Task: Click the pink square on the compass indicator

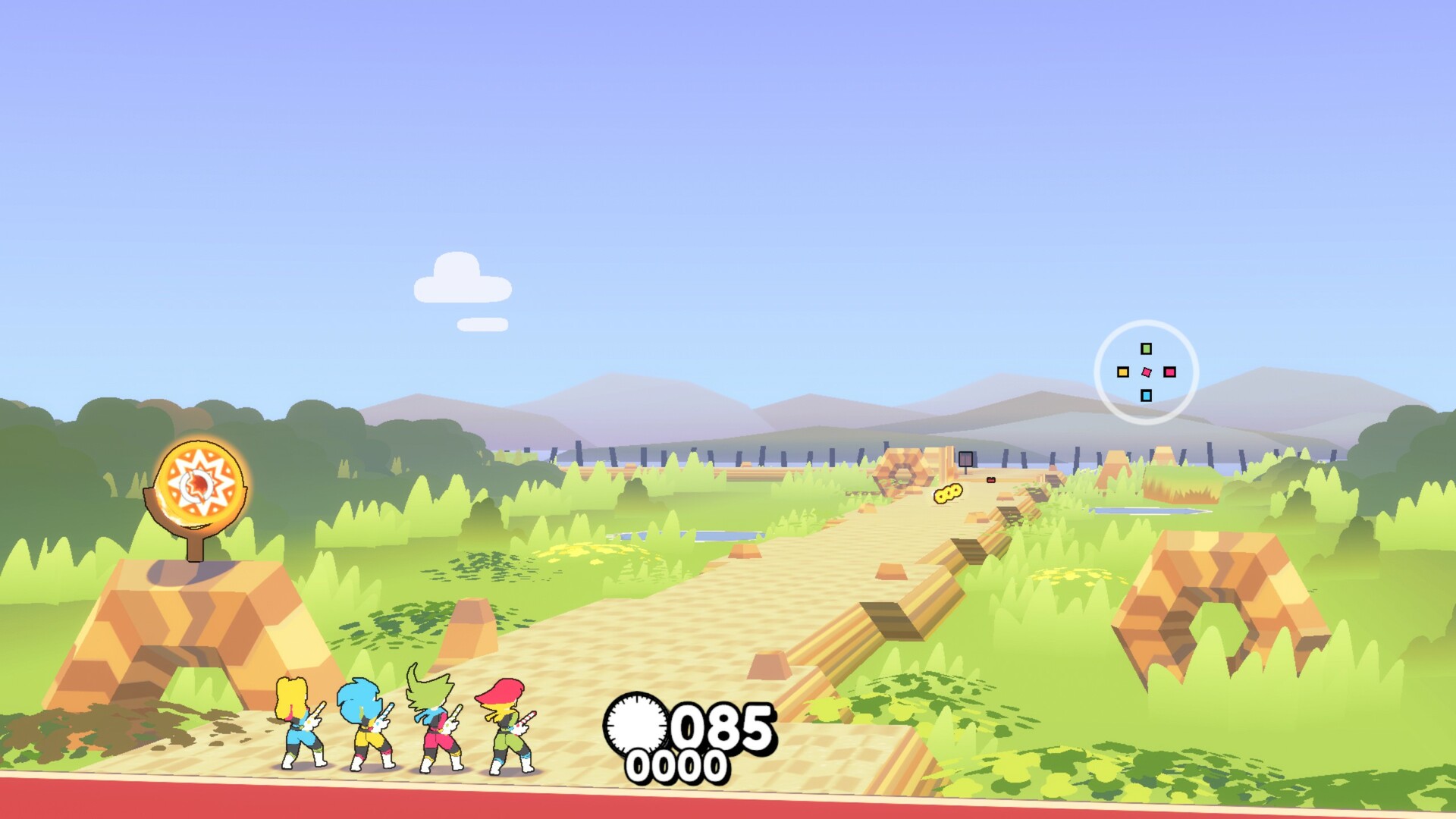Action: click(x=1171, y=372)
